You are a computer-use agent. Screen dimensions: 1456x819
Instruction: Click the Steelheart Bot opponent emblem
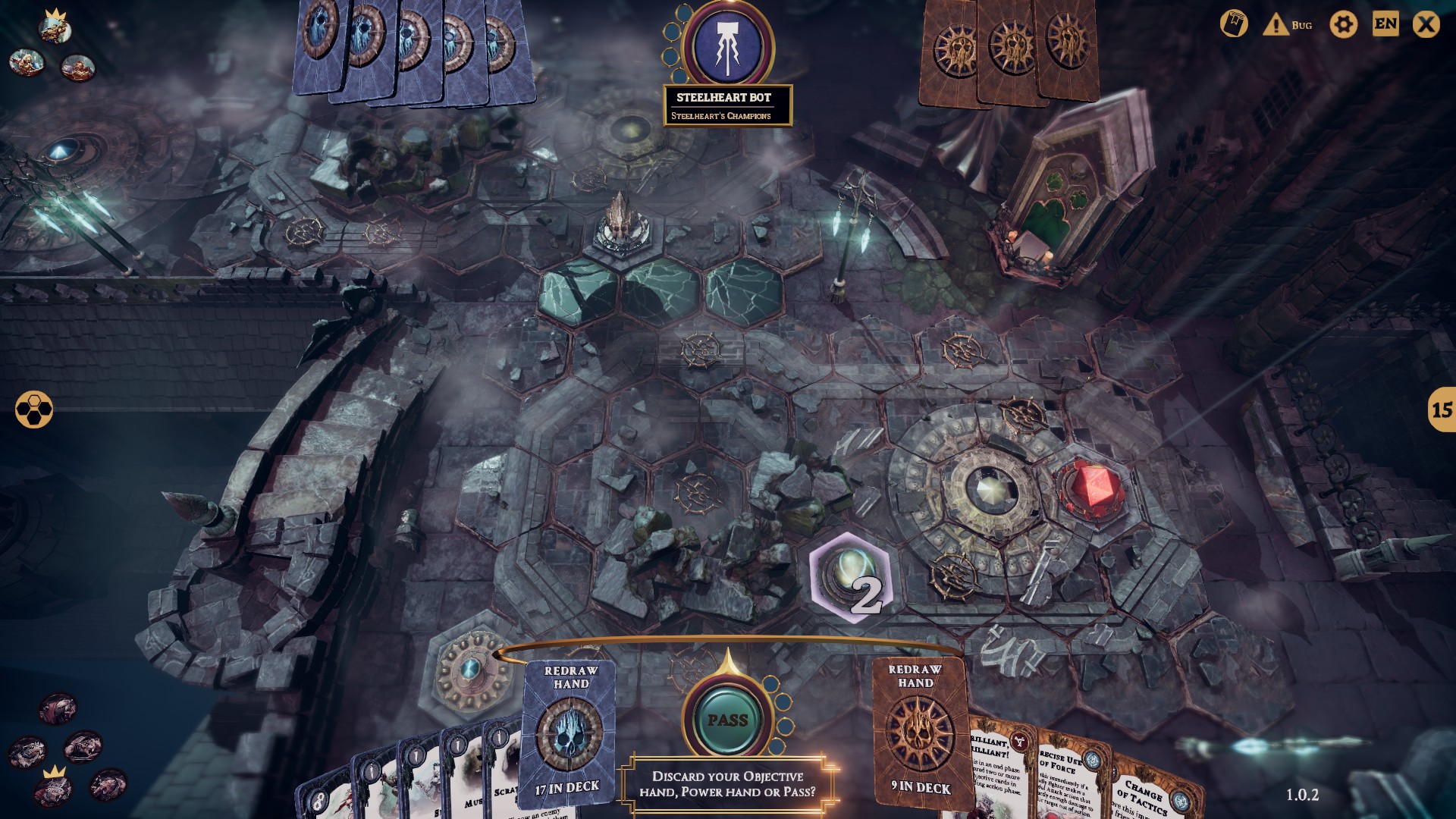[x=727, y=45]
